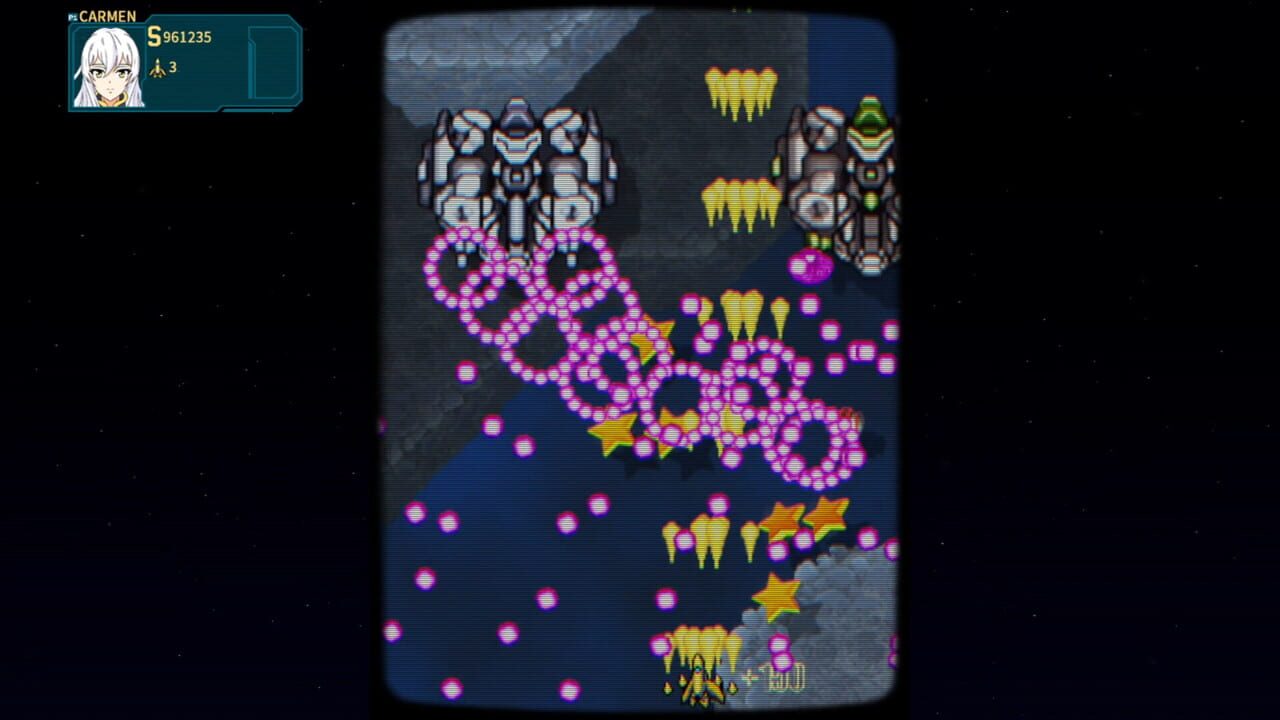Click the score value 961235

(x=187, y=37)
